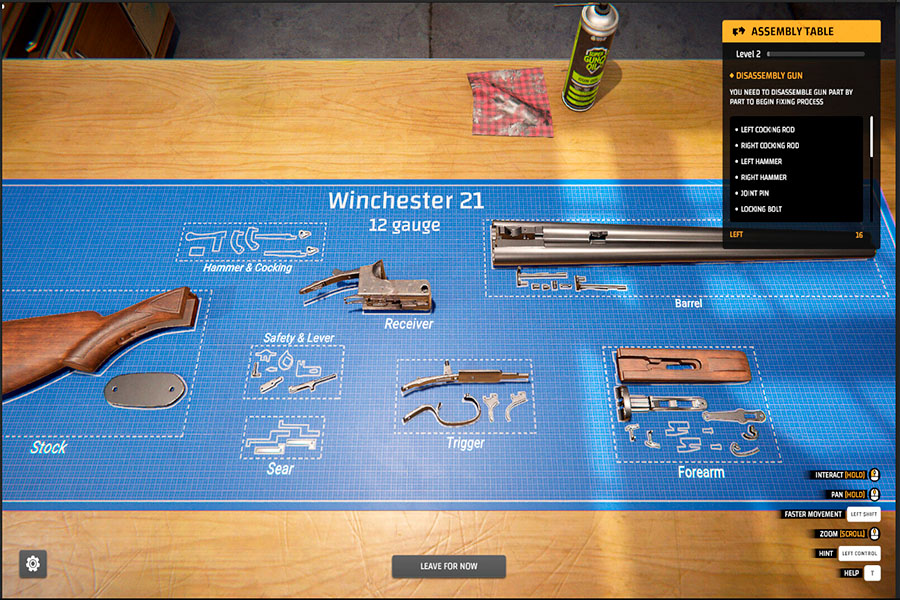The width and height of the screenshot is (900, 600).
Task: Click the parts list scrollbar
Action: (x=871, y=137)
